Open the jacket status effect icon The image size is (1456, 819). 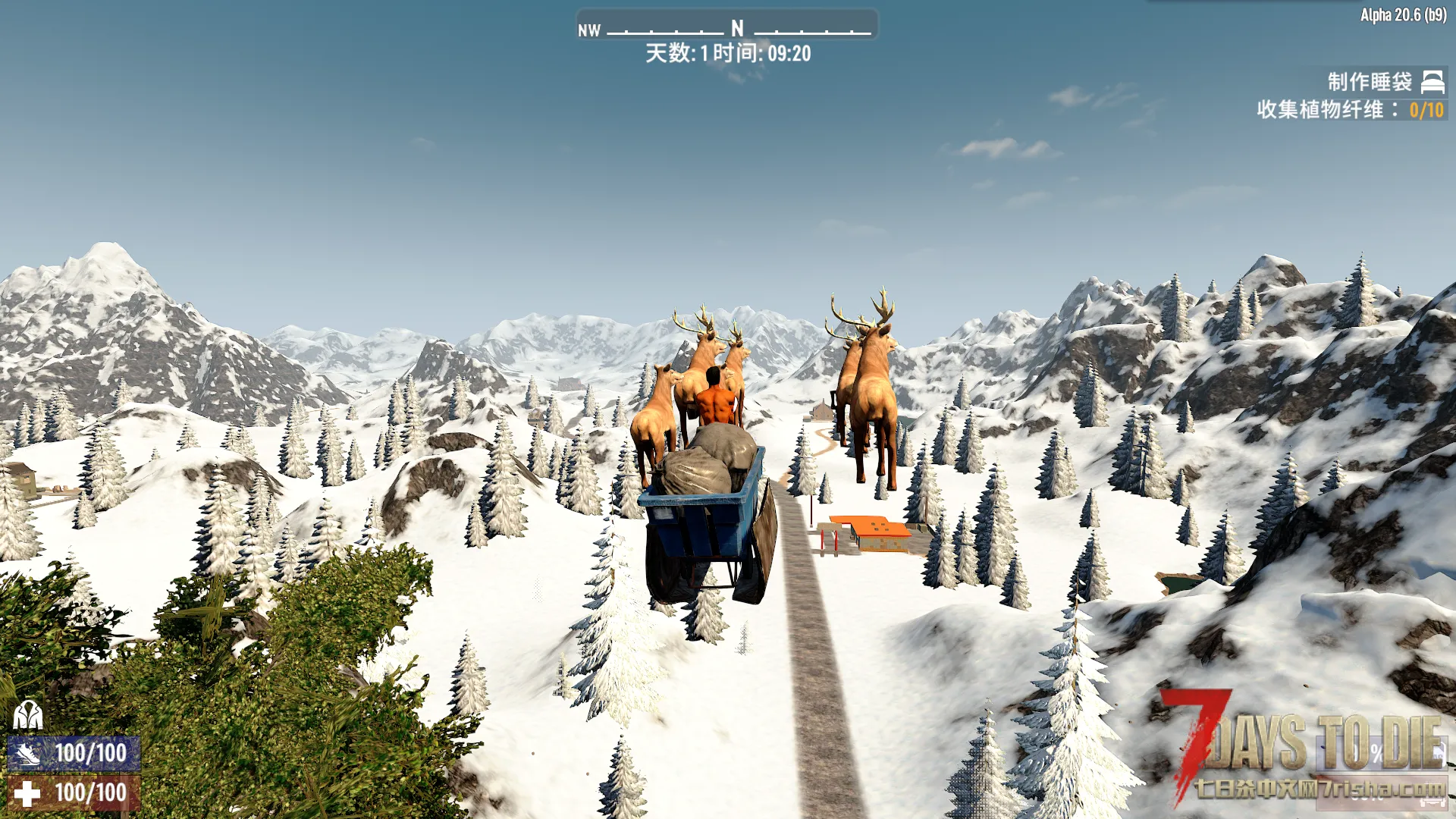[x=28, y=714]
